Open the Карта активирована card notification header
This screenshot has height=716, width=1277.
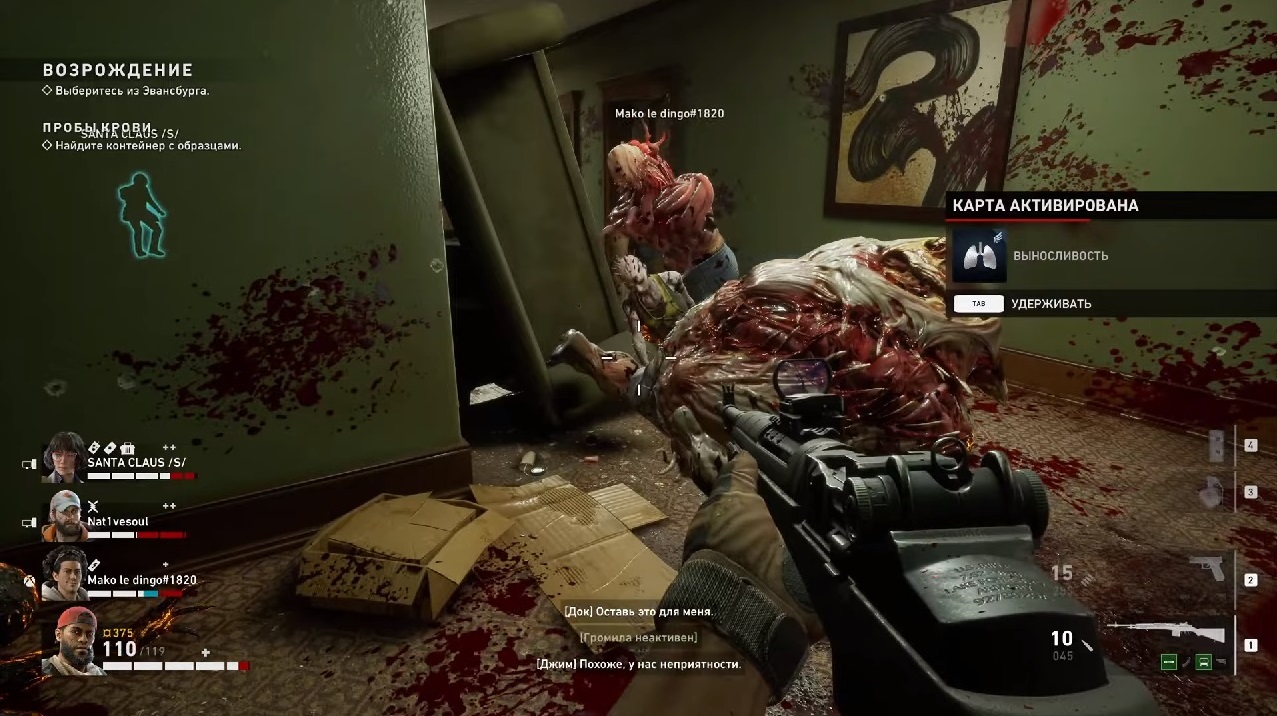pos(1045,205)
